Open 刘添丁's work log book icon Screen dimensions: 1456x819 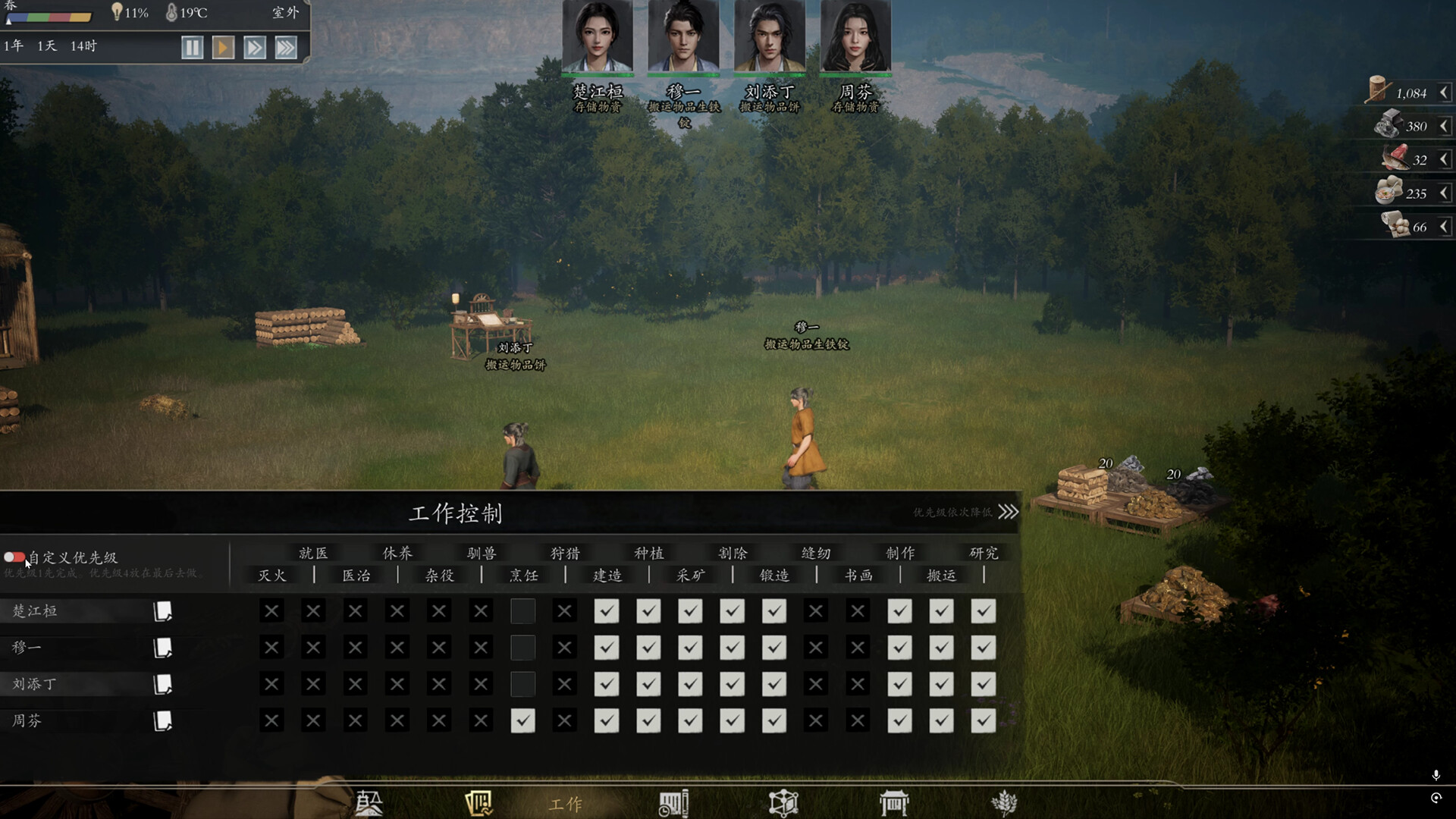pyautogui.click(x=161, y=683)
